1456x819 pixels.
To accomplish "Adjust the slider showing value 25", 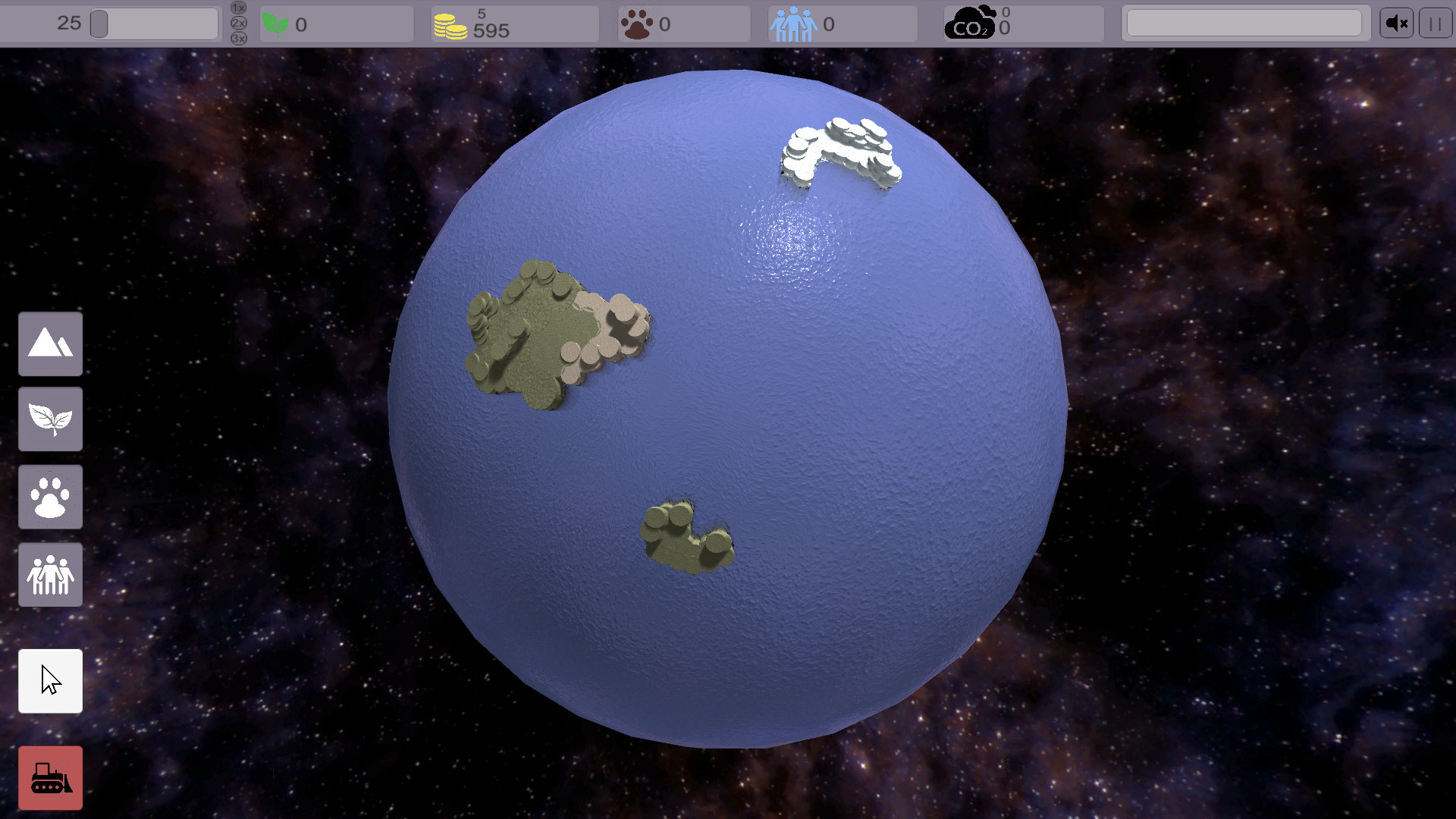I will click(x=101, y=24).
